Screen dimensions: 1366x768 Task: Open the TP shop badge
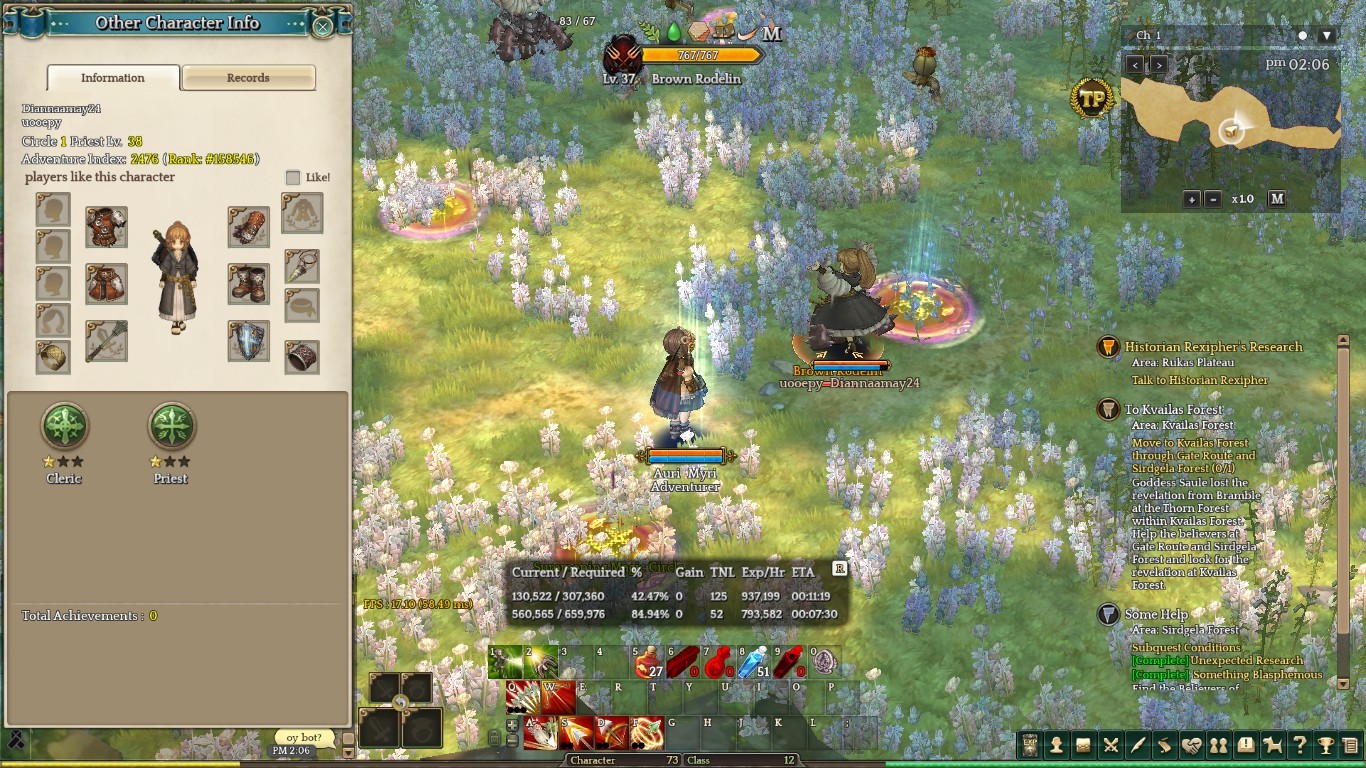pyautogui.click(x=1093, y=98)
